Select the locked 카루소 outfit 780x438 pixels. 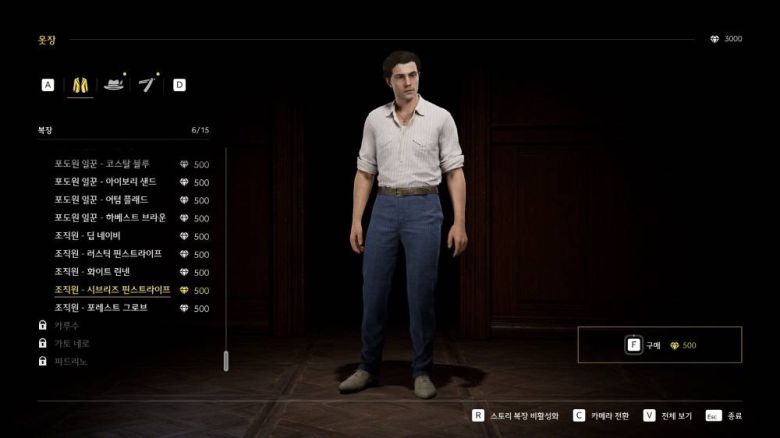tap(67, 326)
